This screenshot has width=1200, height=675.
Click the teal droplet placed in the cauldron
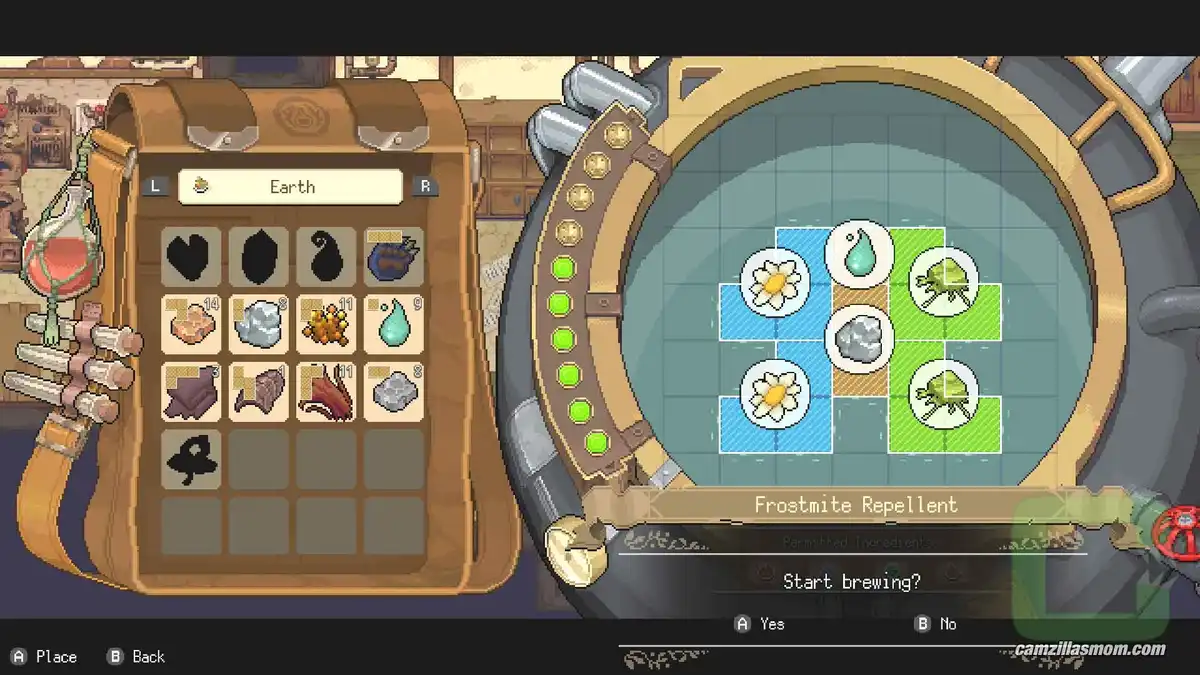click(x=859, y=255)
